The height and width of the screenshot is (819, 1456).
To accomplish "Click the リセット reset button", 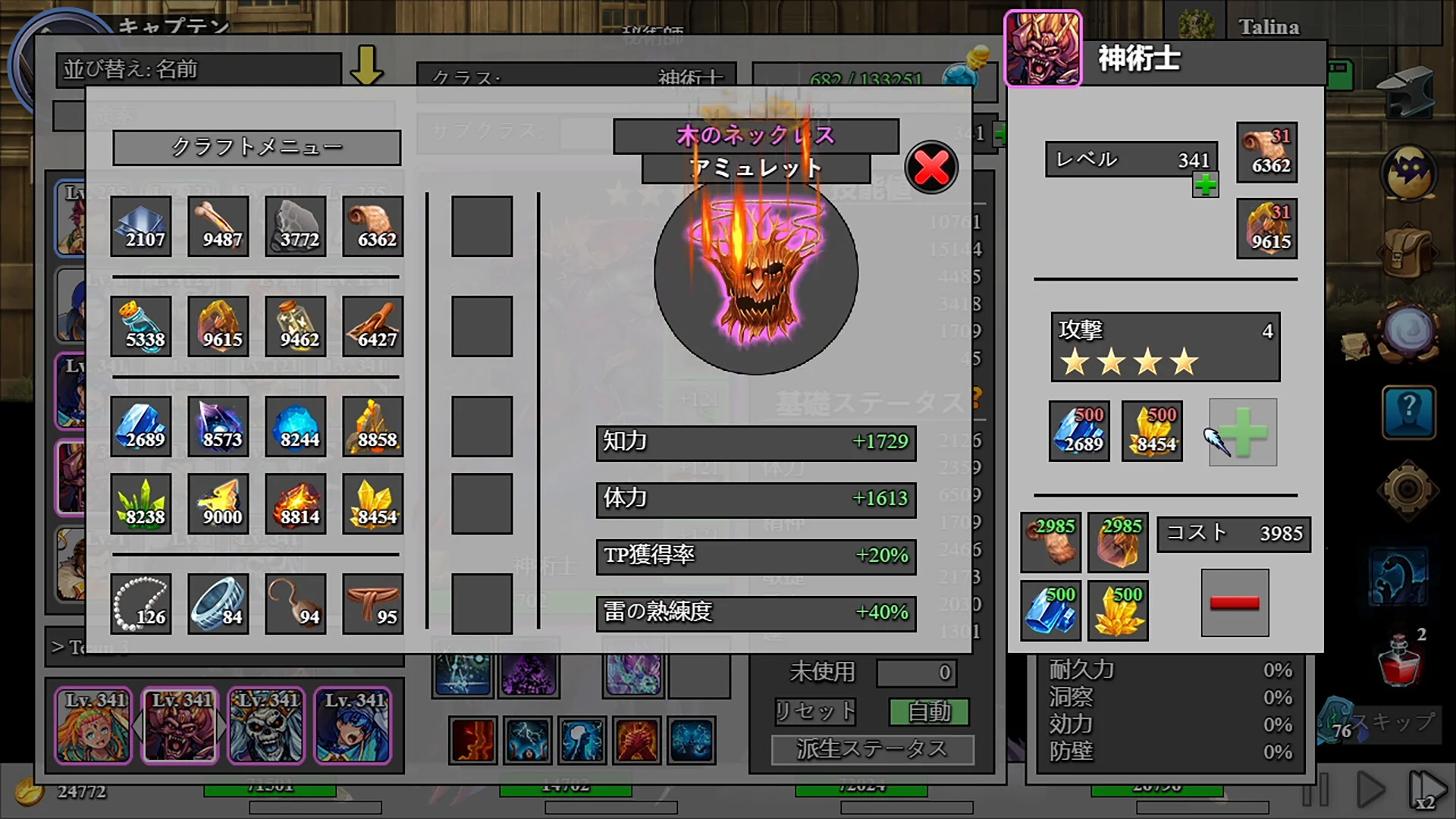I will pyautogui.click(x=815, y=711).
